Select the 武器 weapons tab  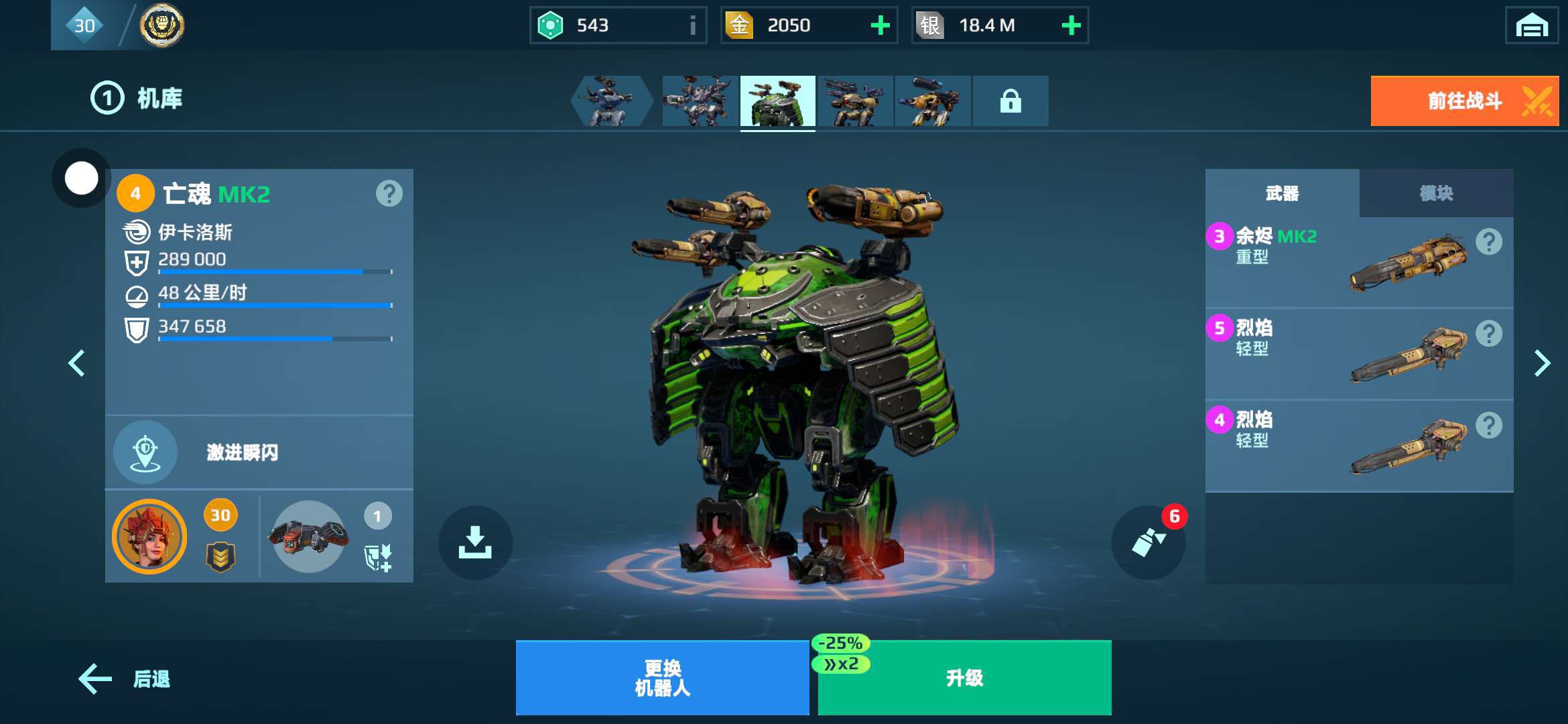[x=1282, y=194]
